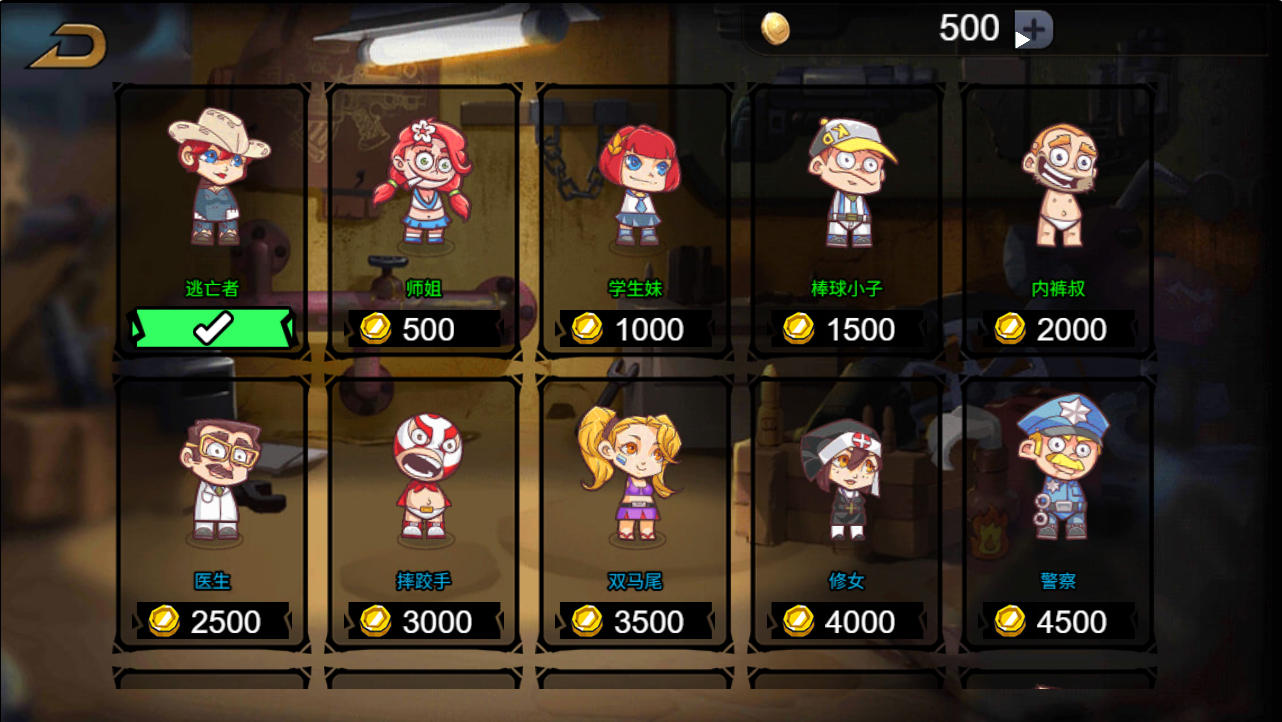Buy 双马尾 for 3500 coins
This screenshot has height=722, width=1282.
click(636, 621)
